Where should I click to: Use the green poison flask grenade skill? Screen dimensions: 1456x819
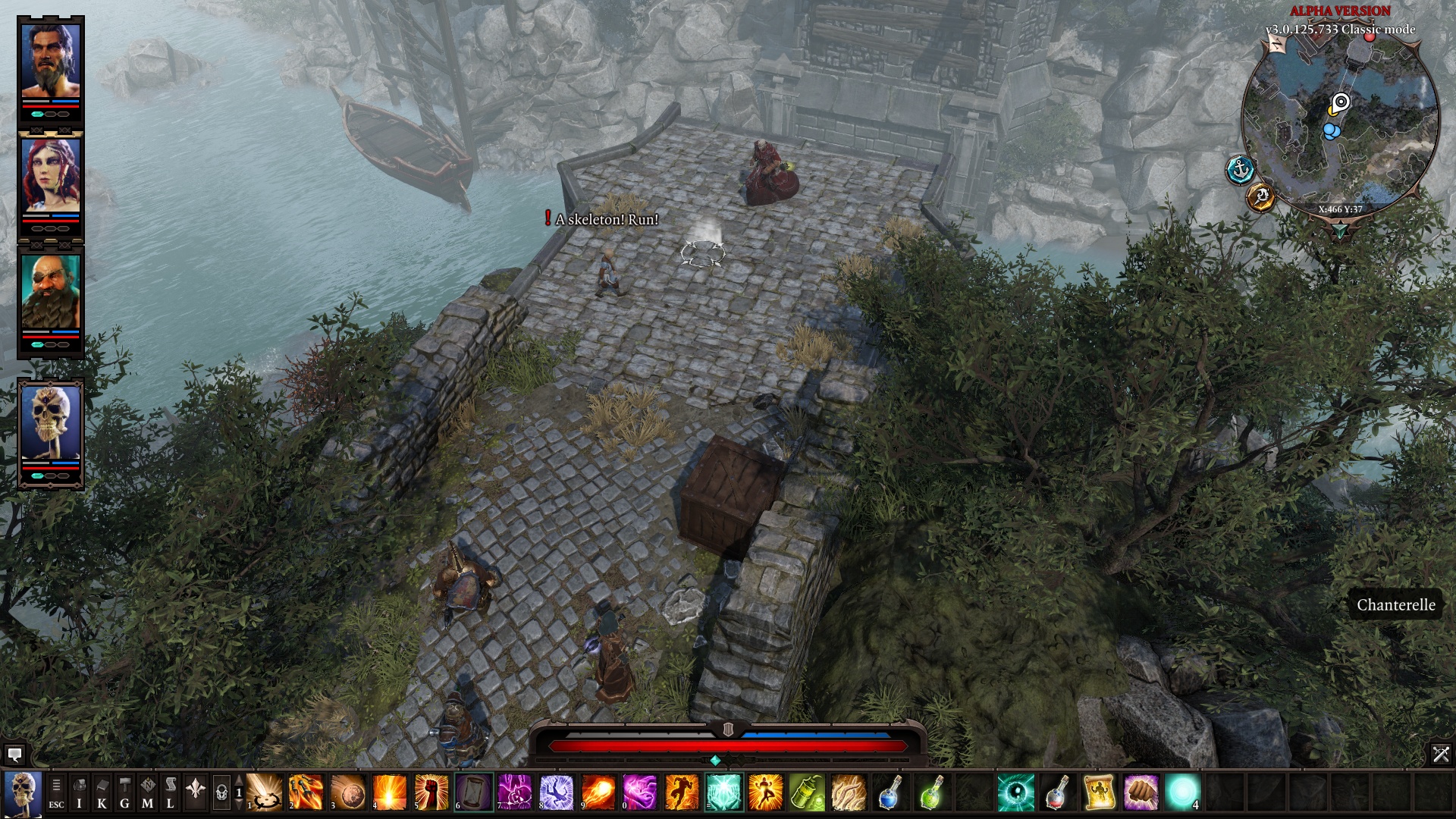pyautogui.click(x=806, y=792)
